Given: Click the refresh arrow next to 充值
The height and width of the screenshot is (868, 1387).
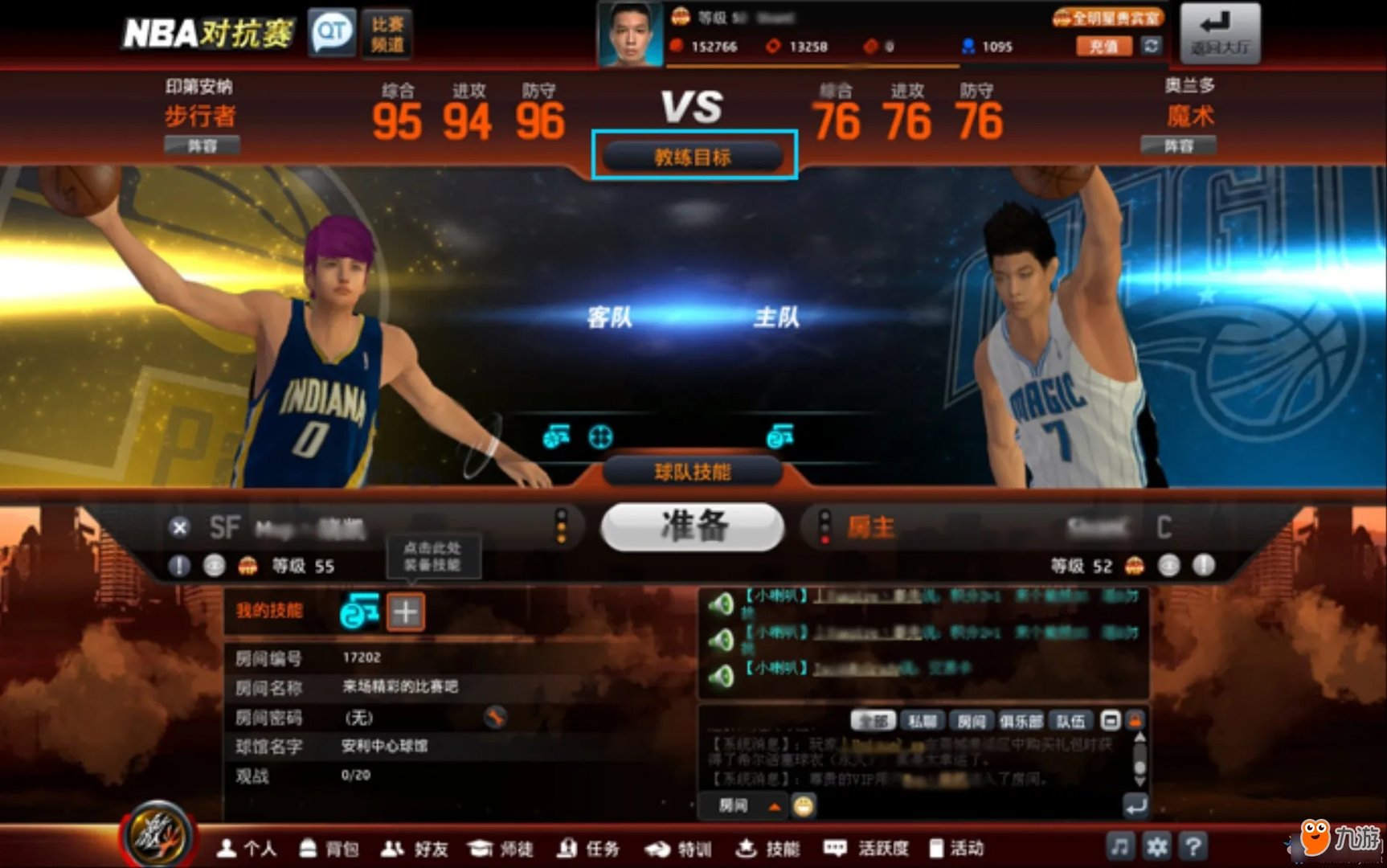Looking at the screenshot, I should [x=1152, y=46].
